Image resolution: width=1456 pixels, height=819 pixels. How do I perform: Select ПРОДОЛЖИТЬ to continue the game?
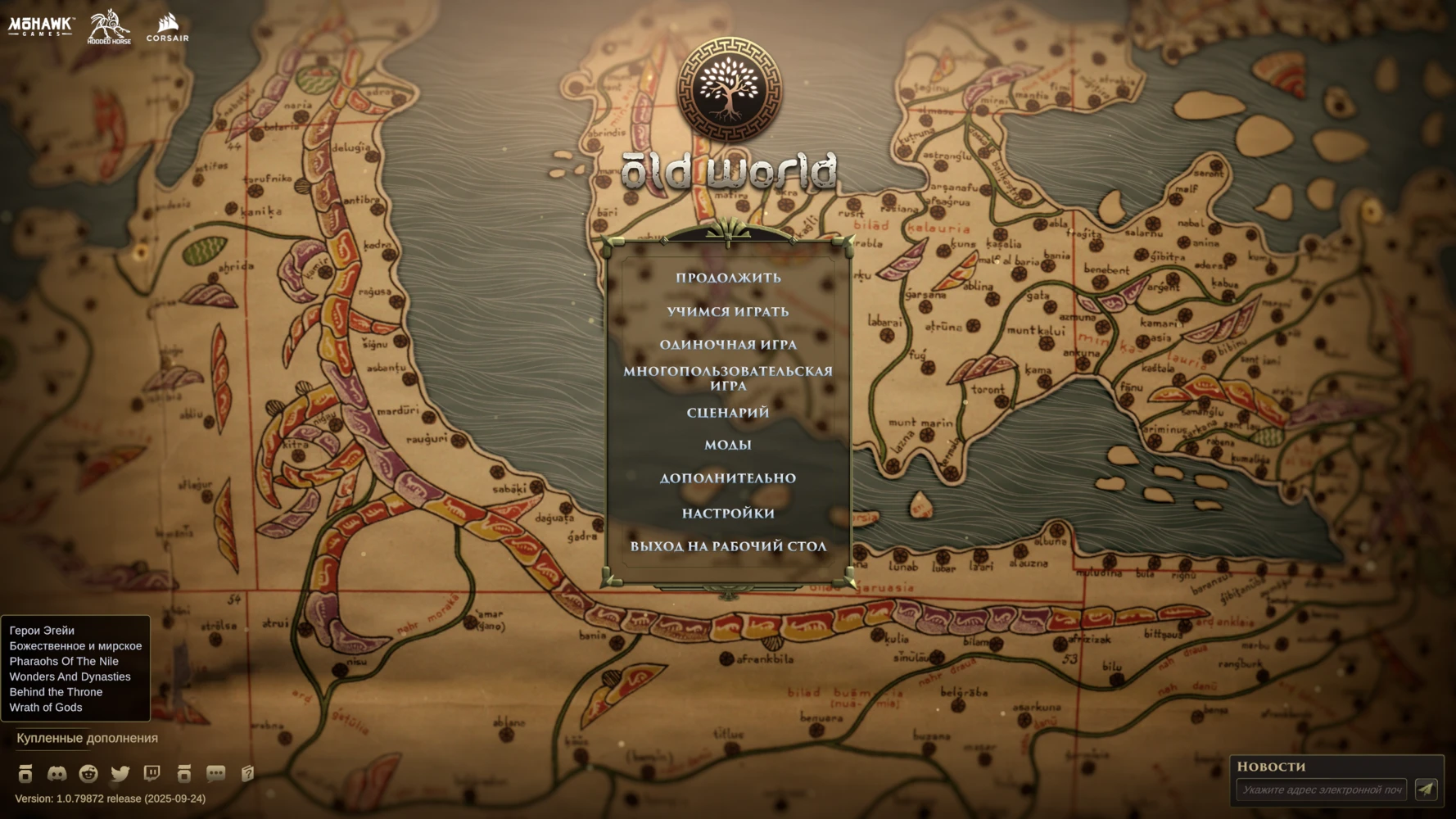click(727, 278)
